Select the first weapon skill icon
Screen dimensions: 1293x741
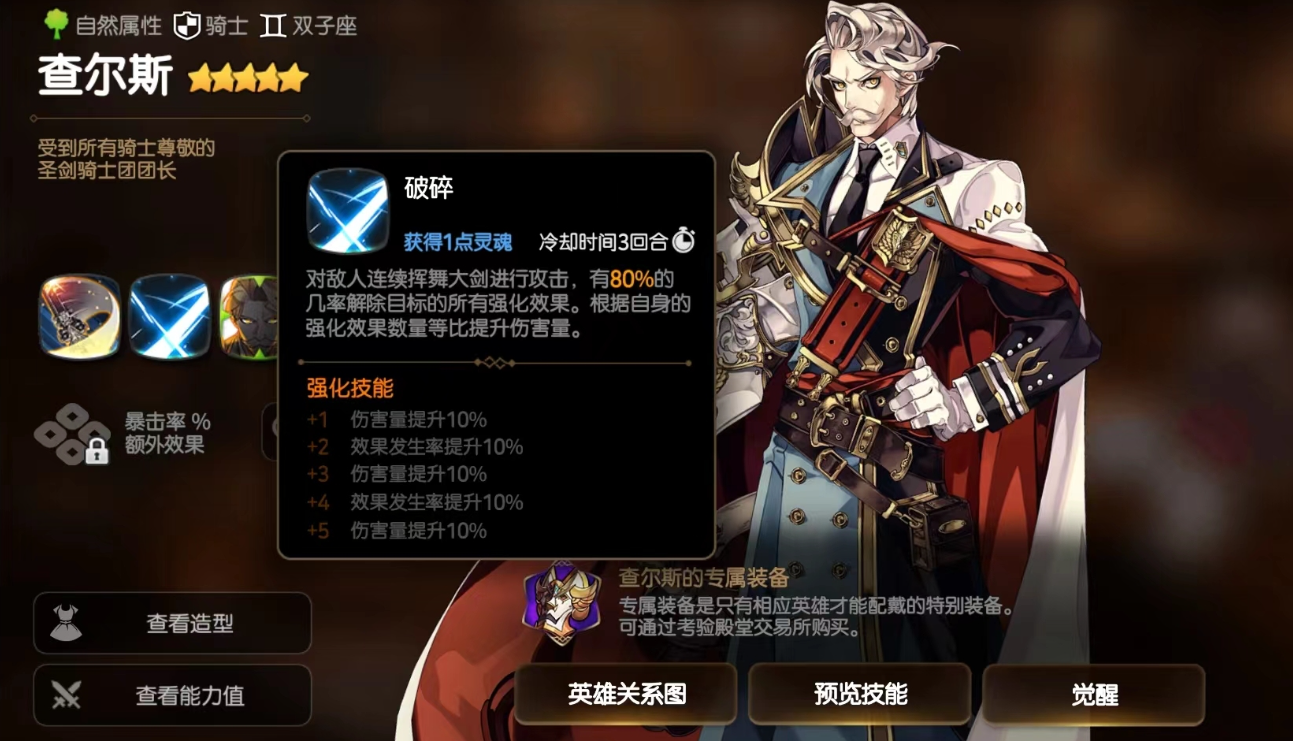coord(82,316)
